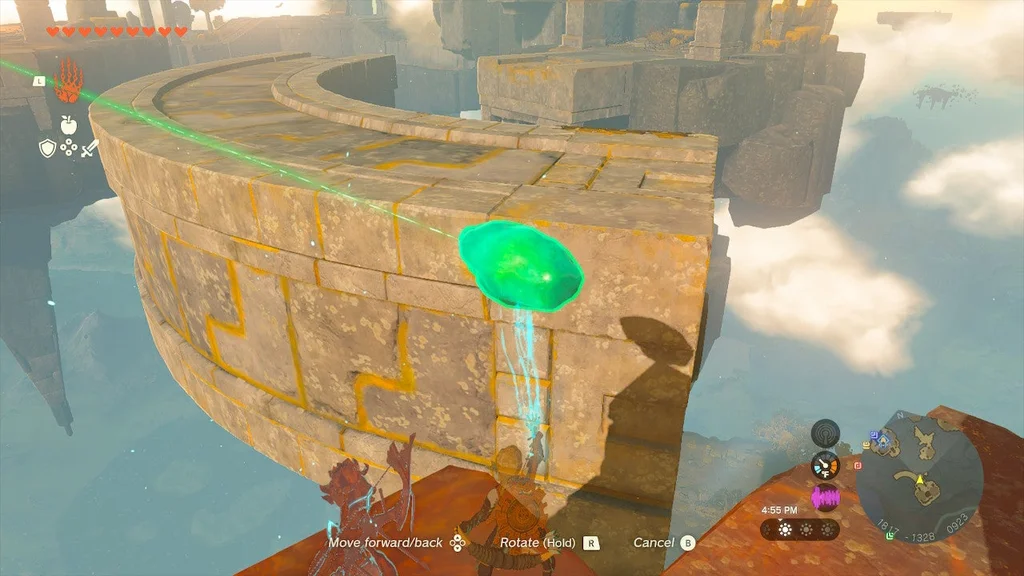Viewport: 1024px width, 576px height.
Task: Activate the Sheikah sensor antenna icon
Action: (825, 433)
